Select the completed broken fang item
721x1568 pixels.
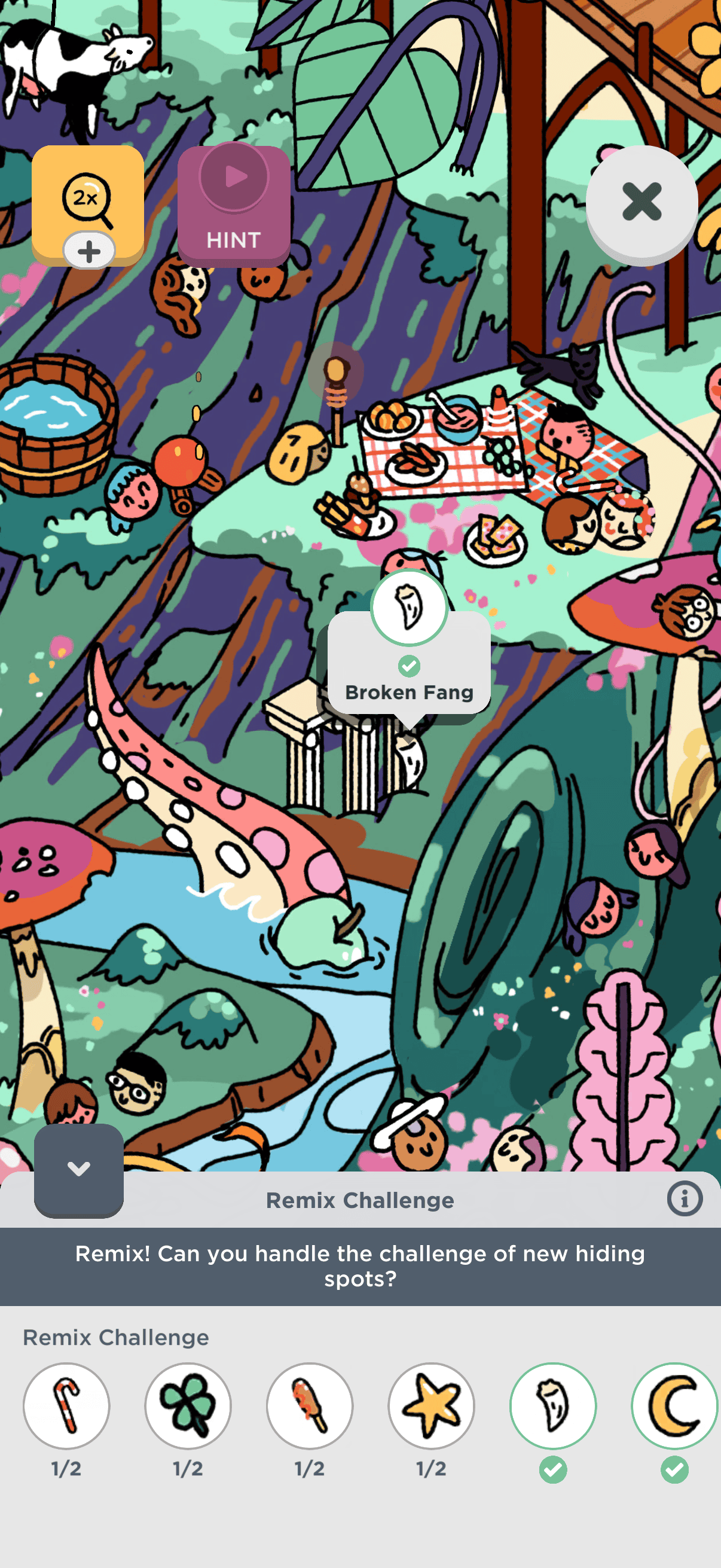pyautogui.click(x=552, y=1405)
